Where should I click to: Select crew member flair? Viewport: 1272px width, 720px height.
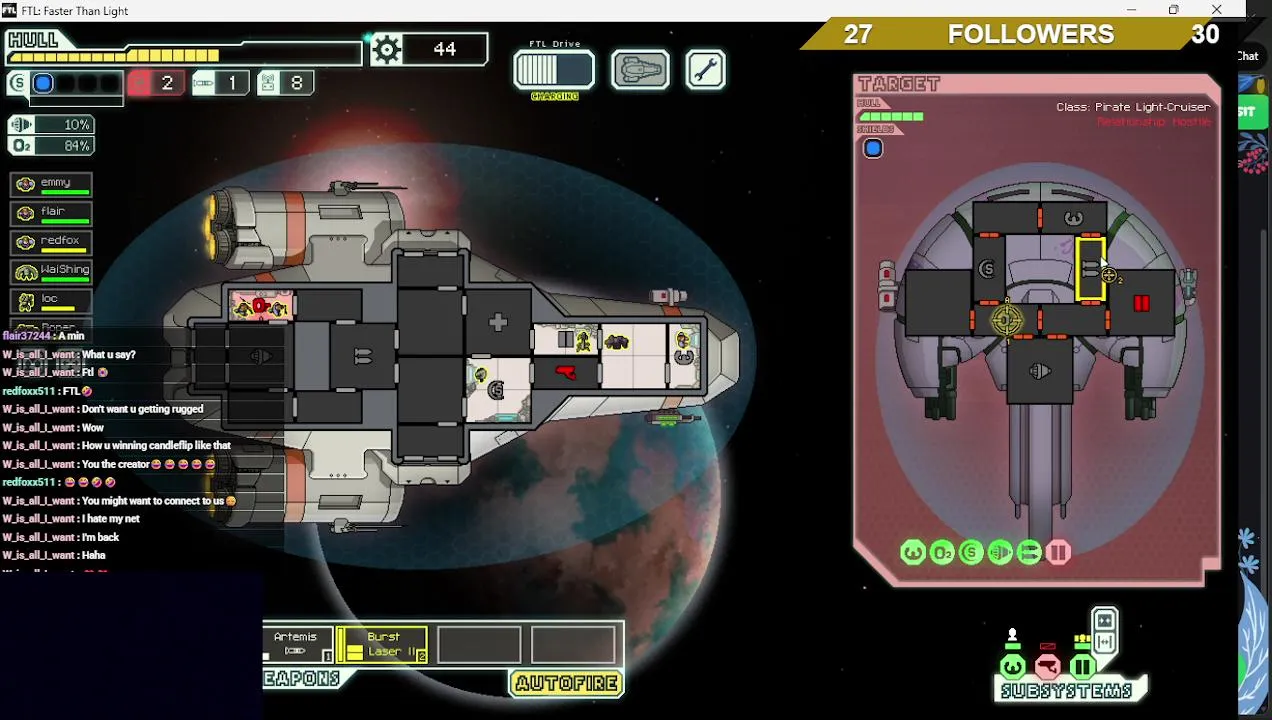coord(51,213)
